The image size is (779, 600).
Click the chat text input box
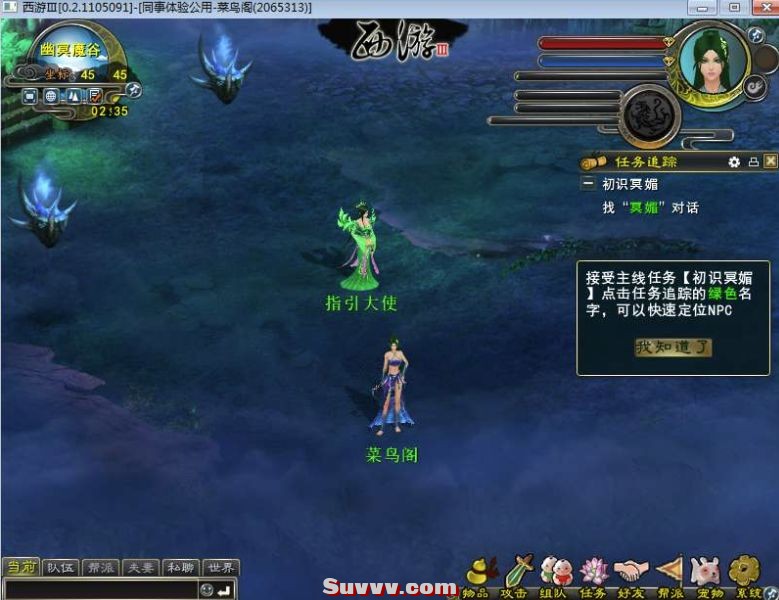tap(100, 589)
